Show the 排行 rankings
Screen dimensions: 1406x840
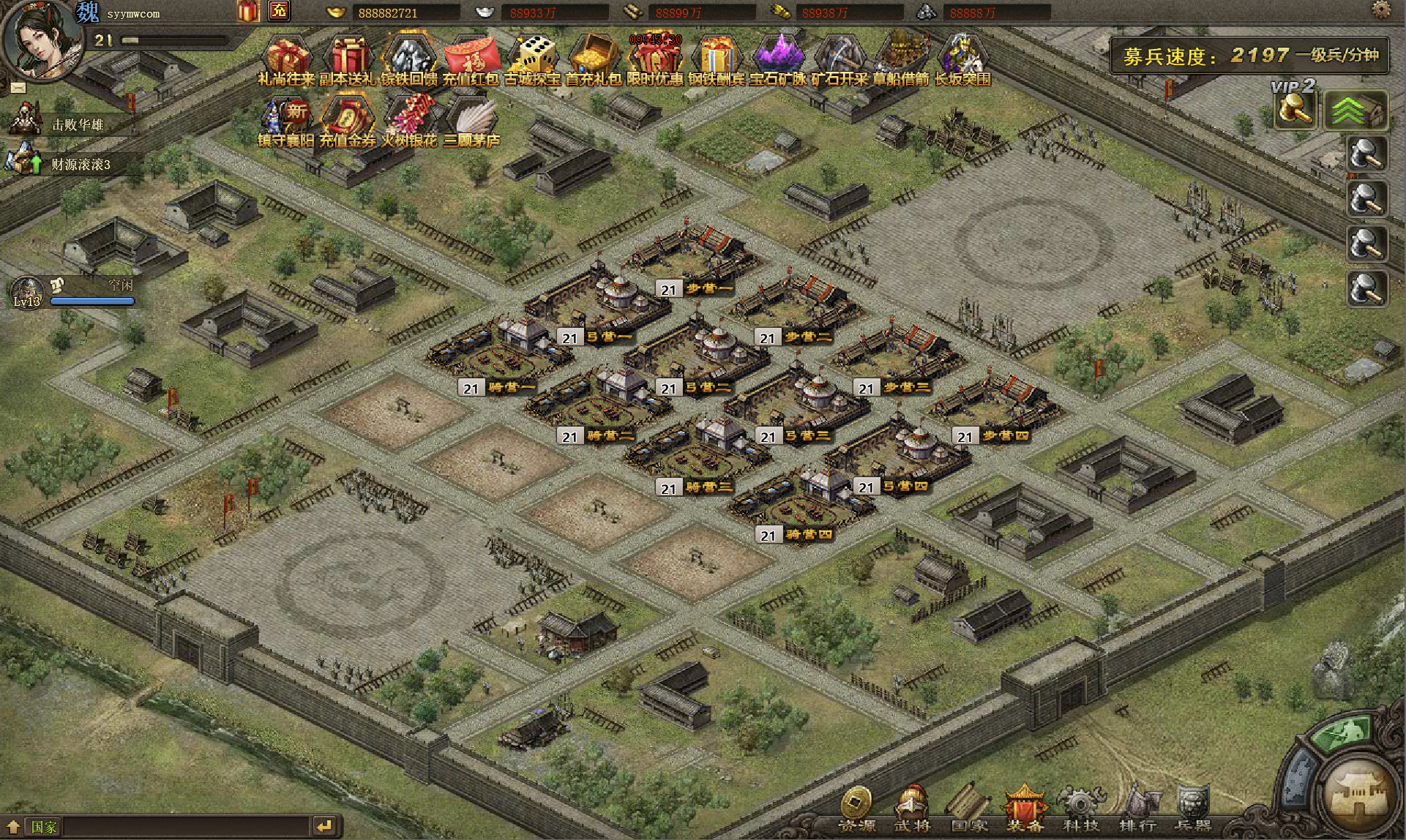tap(1137, 810)
